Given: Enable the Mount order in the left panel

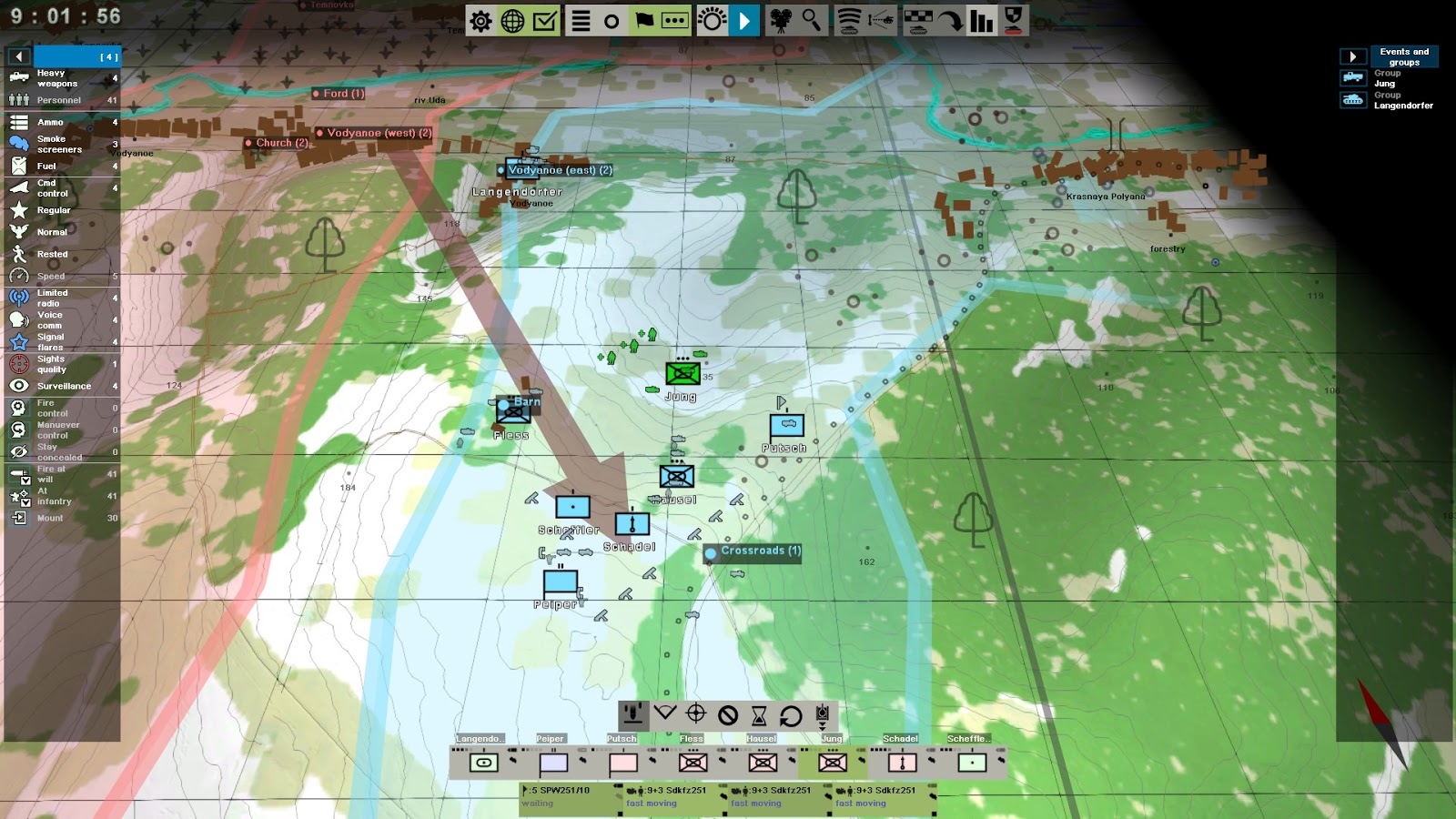Looking at the screenshot, I should [x=18, y=518].
